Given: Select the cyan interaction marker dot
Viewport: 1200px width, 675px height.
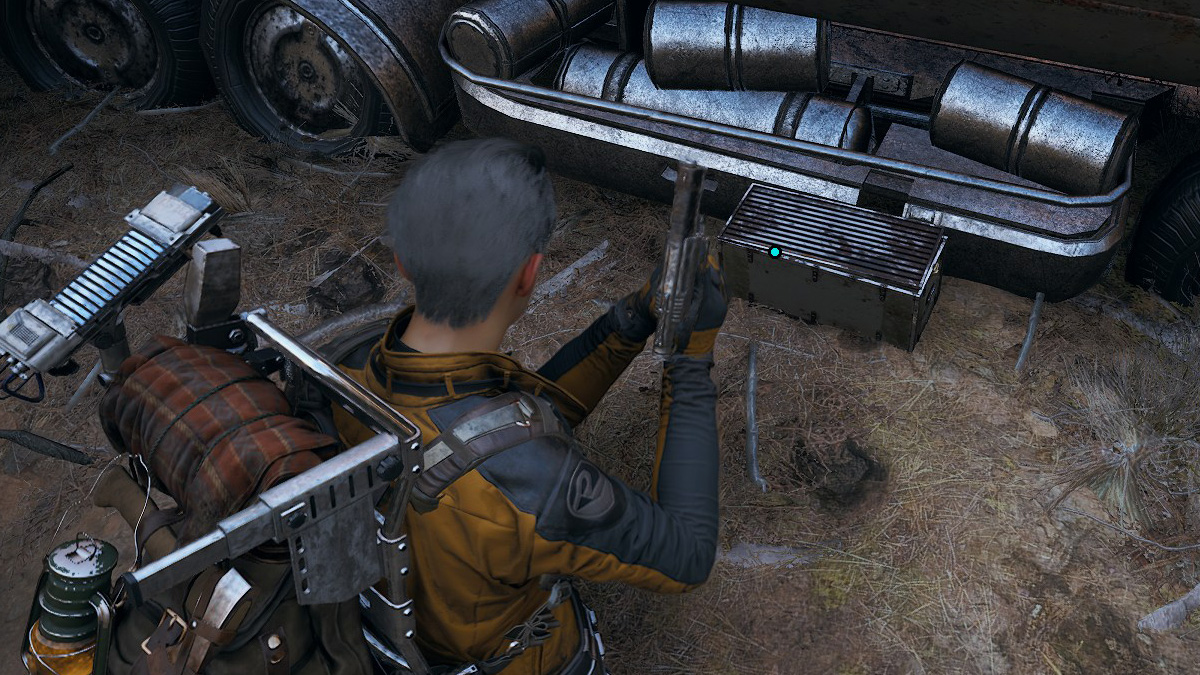Looking at the screenshot, I should pos(775,252).
